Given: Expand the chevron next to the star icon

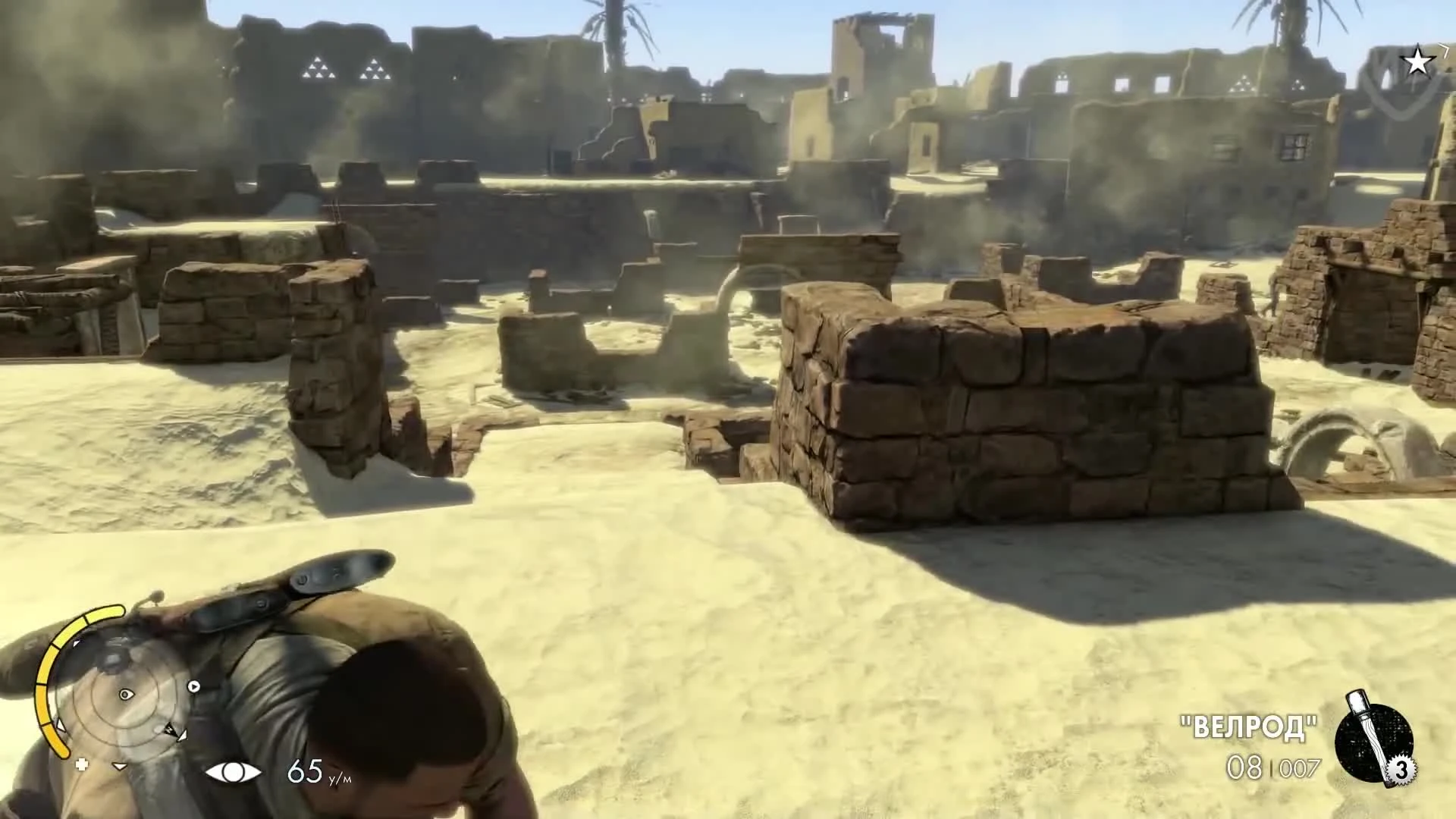Looking at the screenshot, I should (x=1445, y=51).
